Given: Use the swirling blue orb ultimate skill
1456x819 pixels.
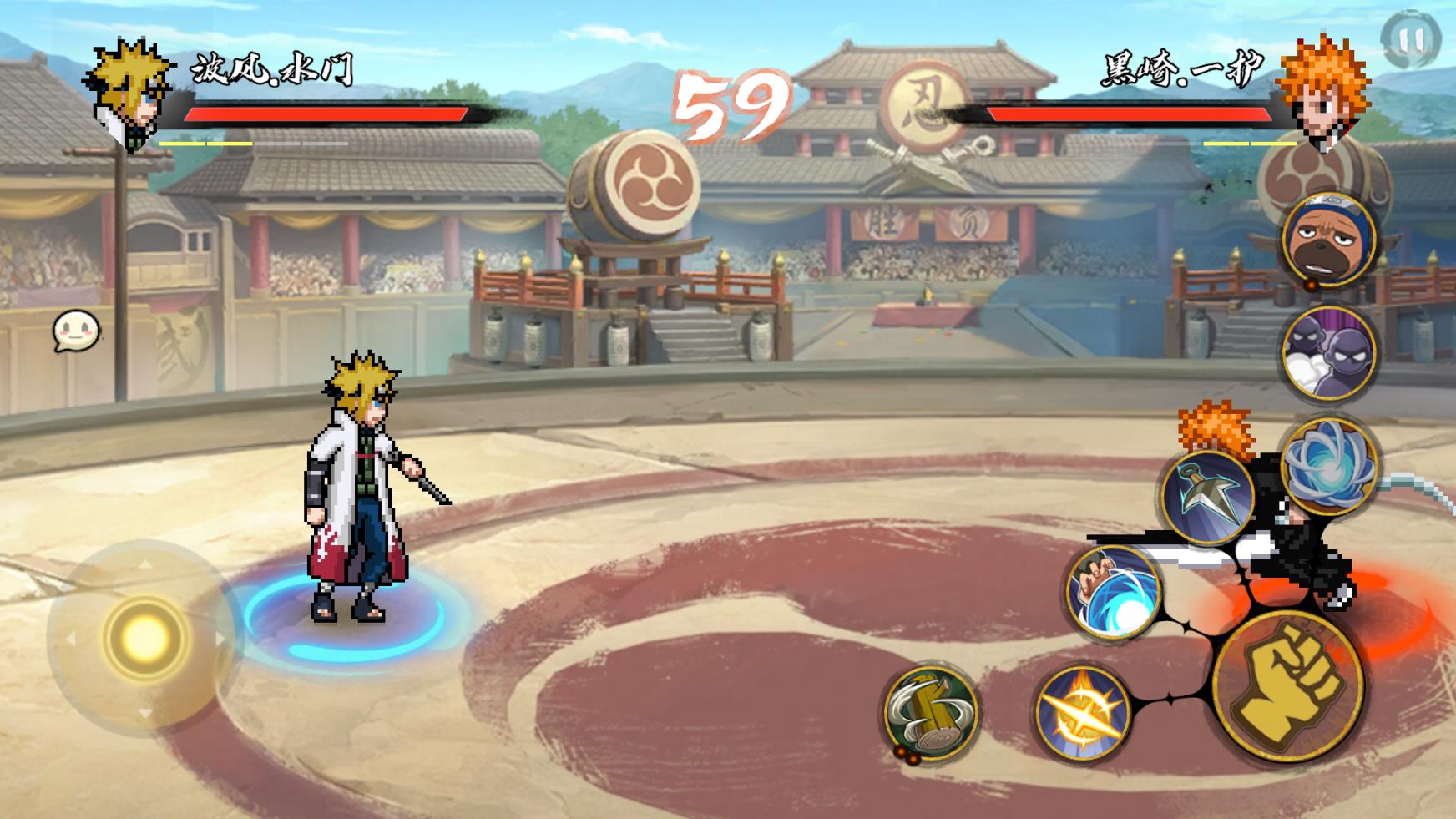Looking at the screenshot, I should (1327, 465).
